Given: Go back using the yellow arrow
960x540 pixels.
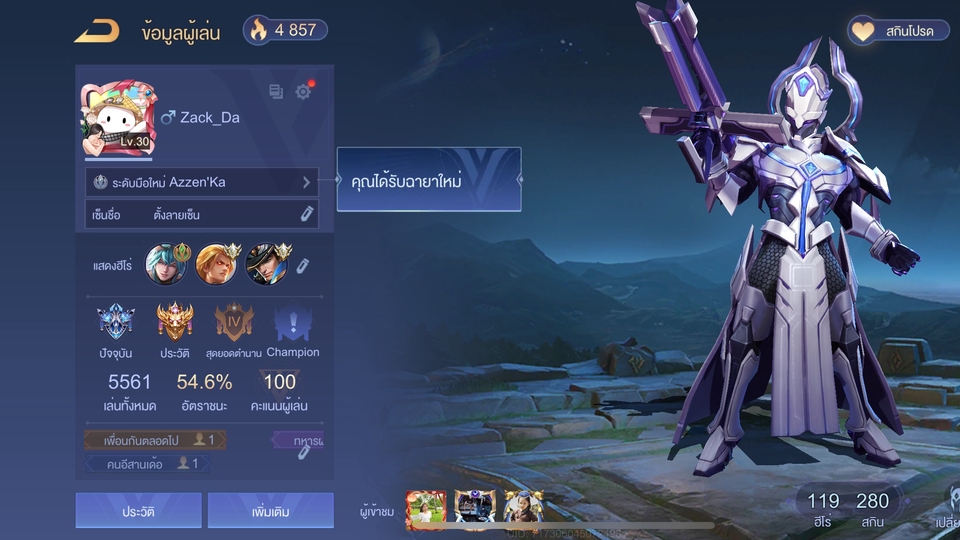Looking at the screenshot, I should coord(96,31).
